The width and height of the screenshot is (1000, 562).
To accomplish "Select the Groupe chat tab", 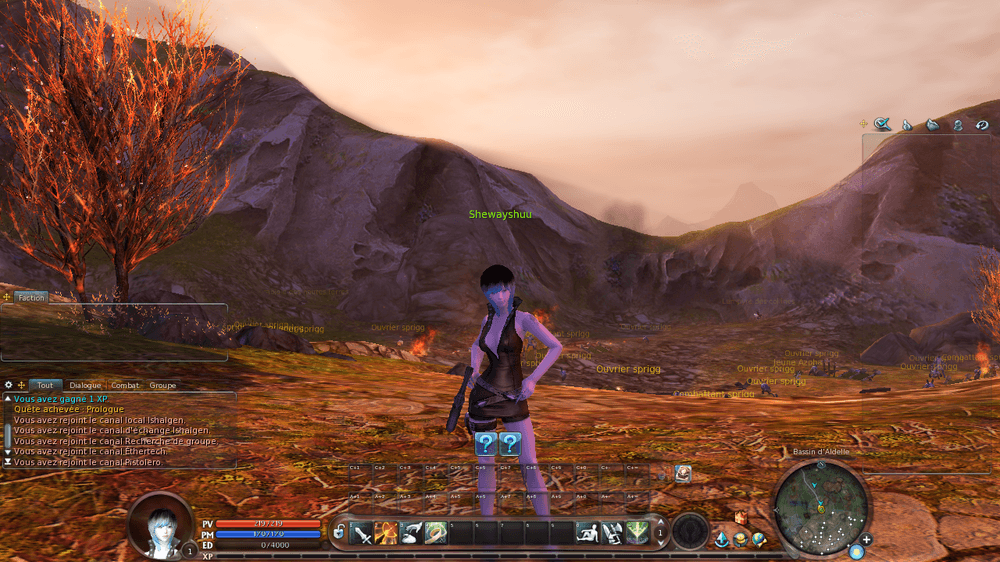I will coord(162,385).
